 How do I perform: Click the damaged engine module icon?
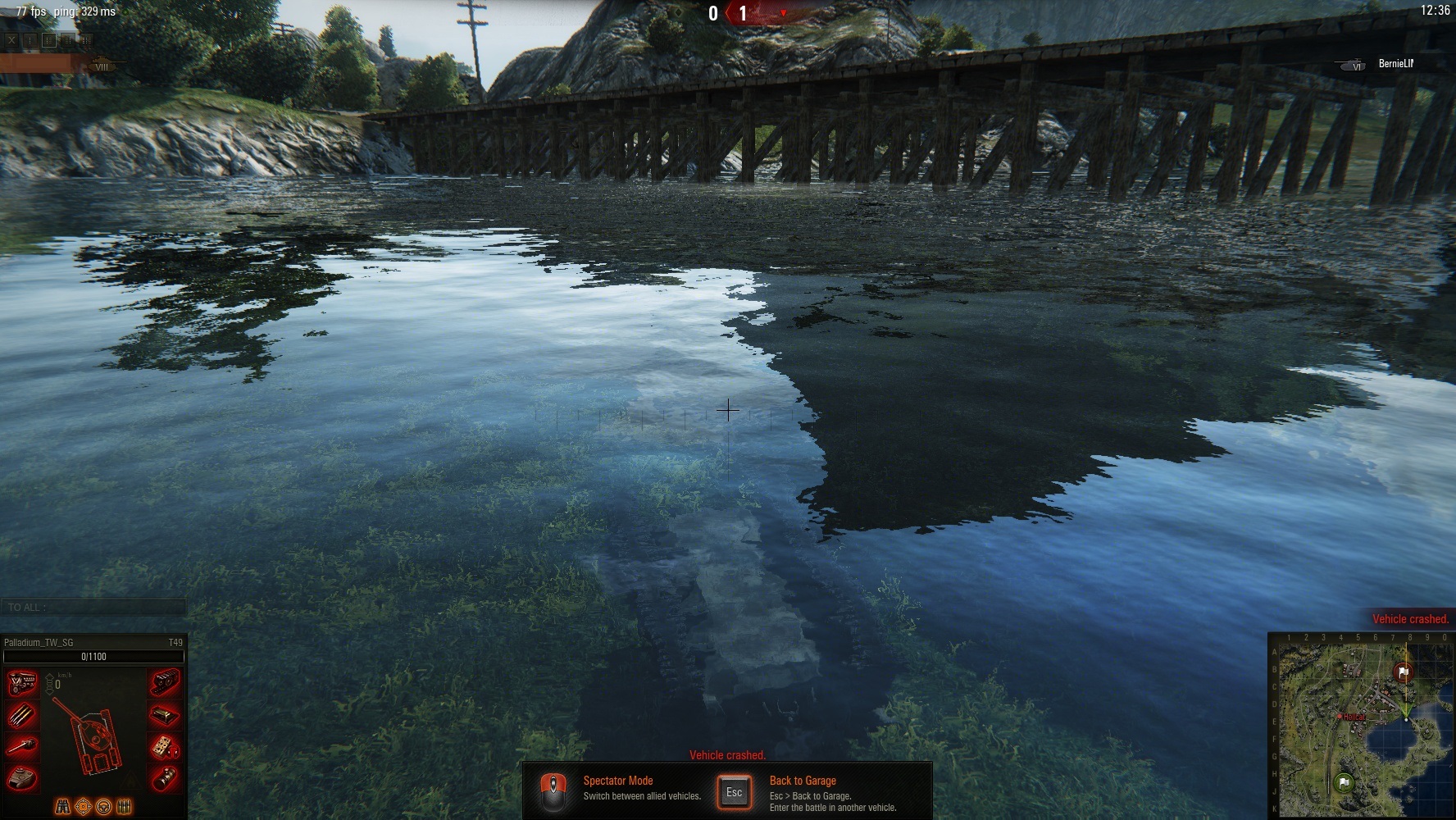pyautogui.click(x=23, y=682)
